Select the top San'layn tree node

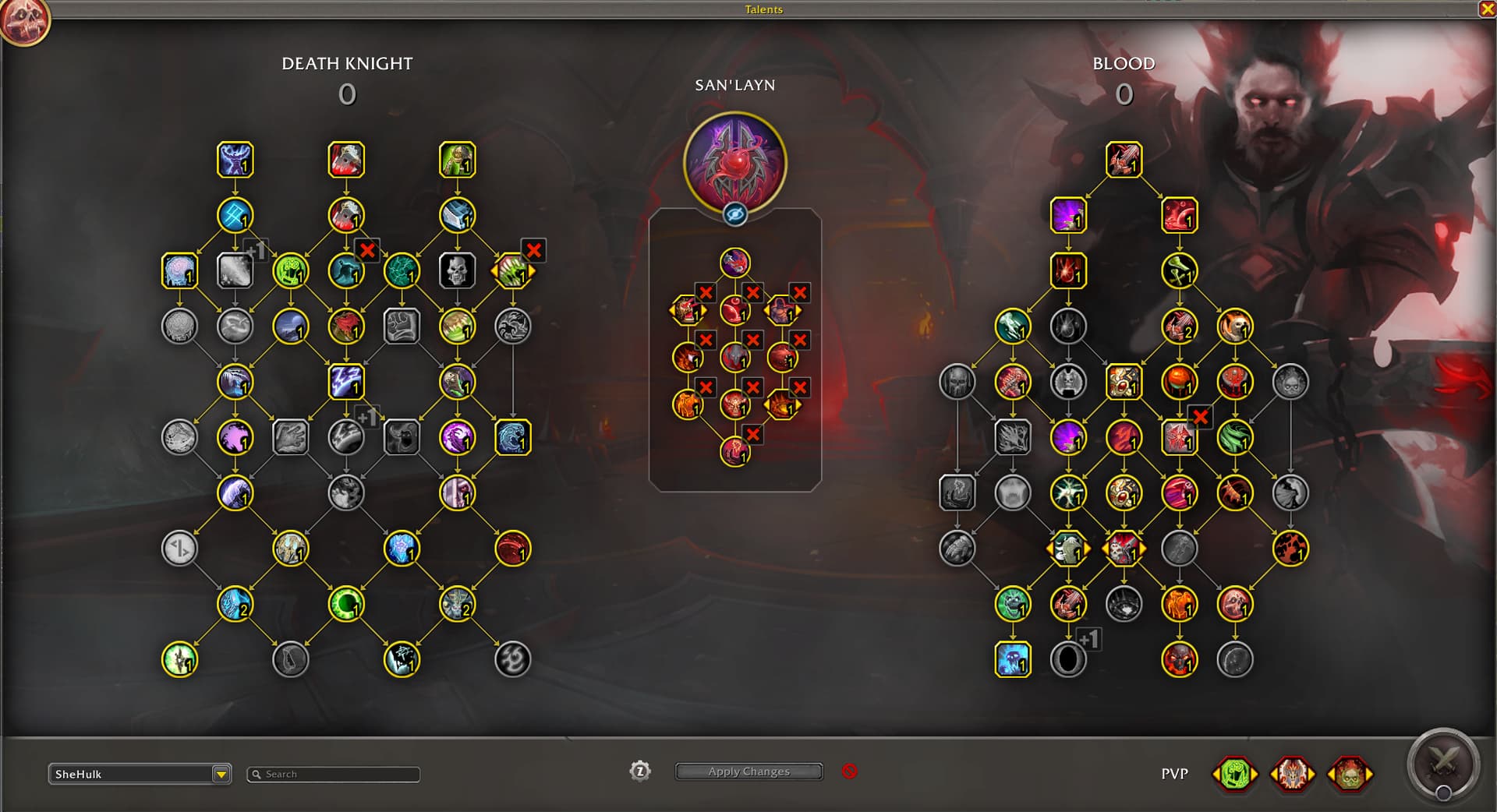point(734,263)
